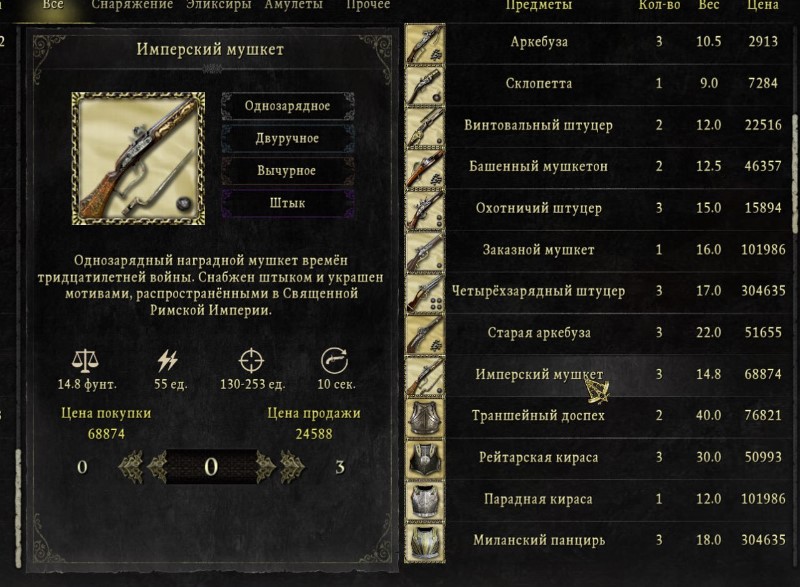Click the outermost left quantity arrow
Viewport: 800px width, 587px height.
coord(130,466)
